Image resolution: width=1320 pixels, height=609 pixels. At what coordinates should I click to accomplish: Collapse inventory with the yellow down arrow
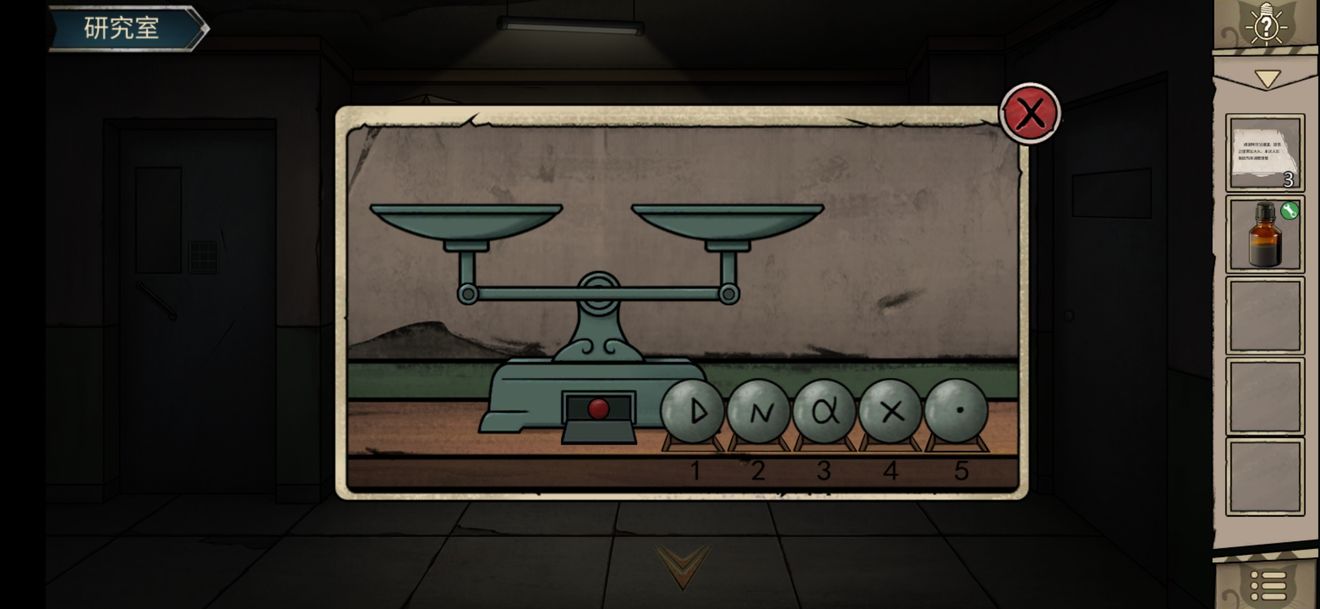[x=1267, y=78]
